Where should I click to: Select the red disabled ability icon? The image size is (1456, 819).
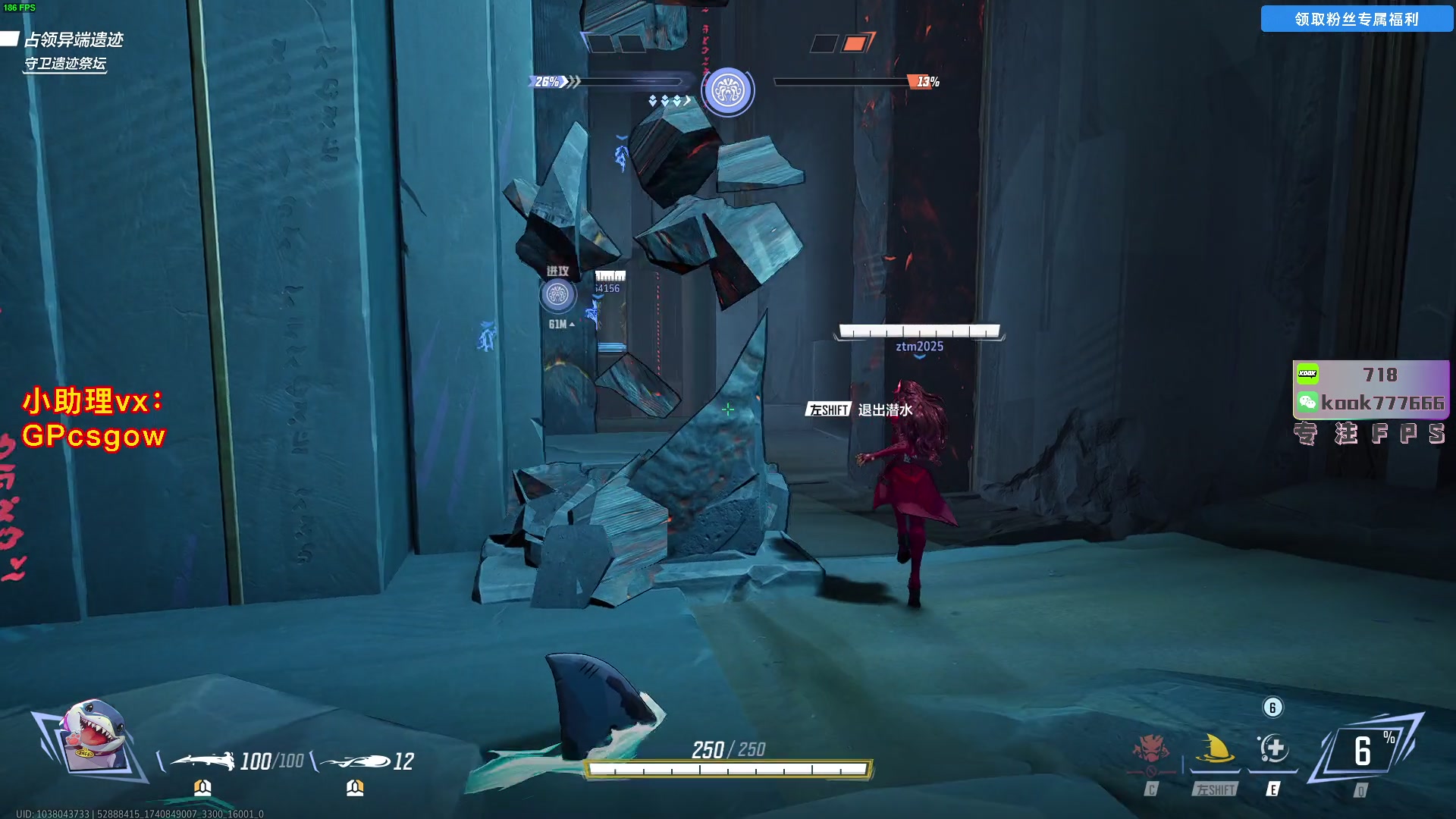1150,750
